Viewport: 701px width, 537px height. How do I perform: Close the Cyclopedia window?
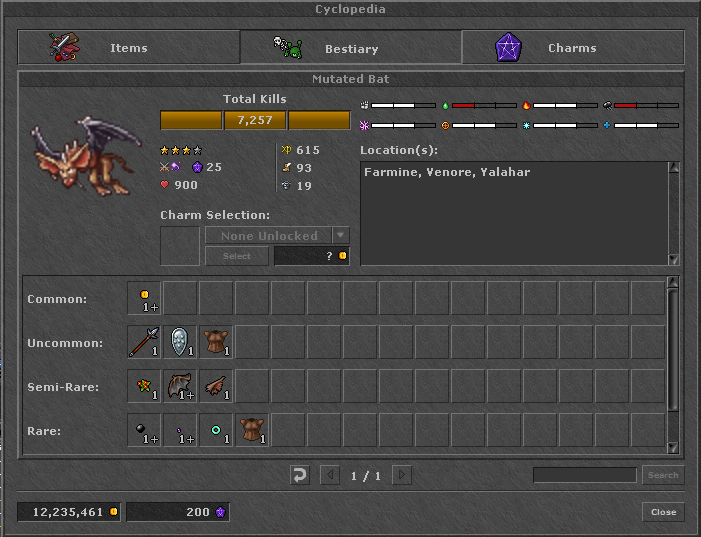(x=663, y=512)
